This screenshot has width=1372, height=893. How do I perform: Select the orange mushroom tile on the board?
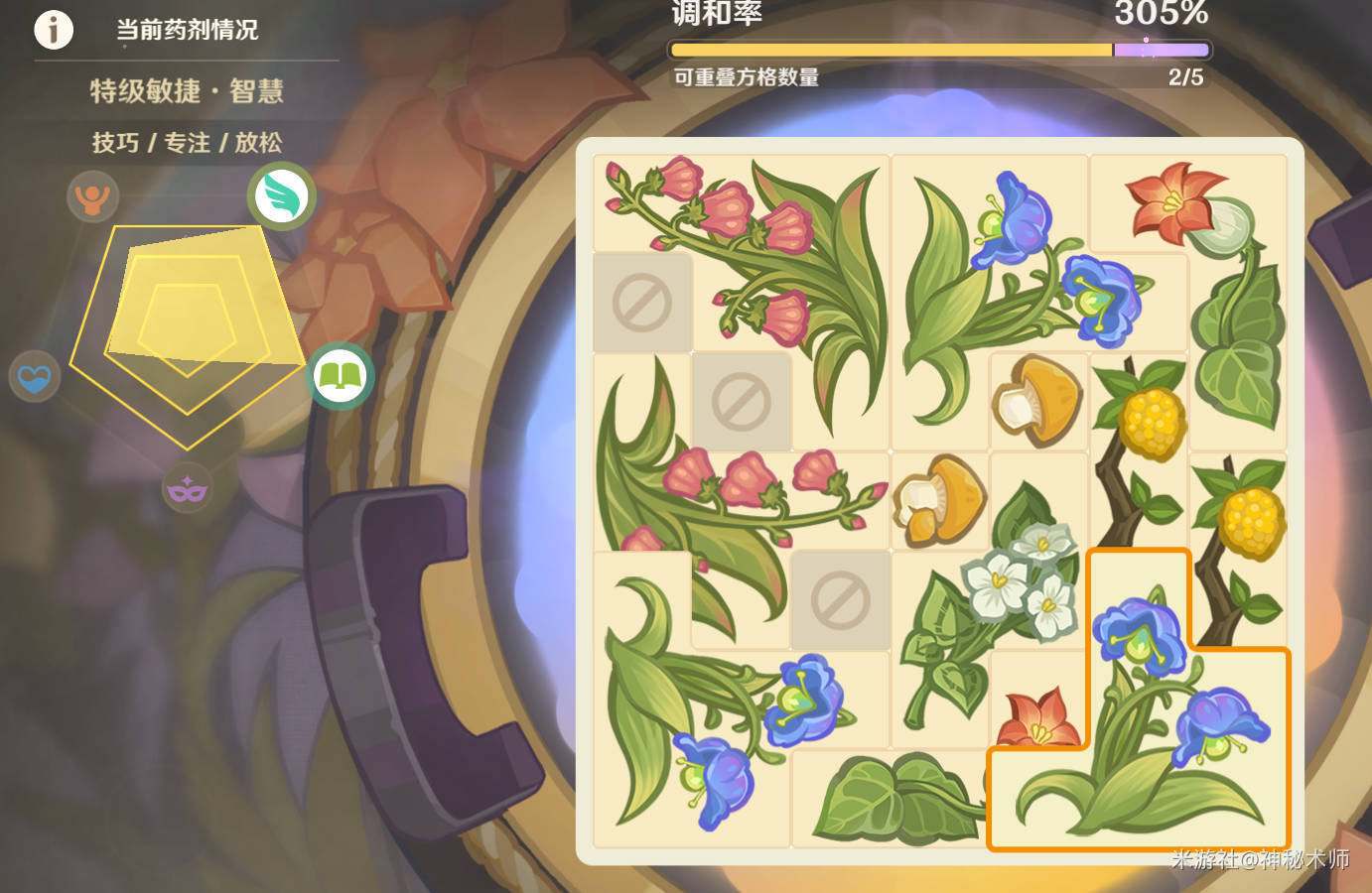pos(1038,402)
